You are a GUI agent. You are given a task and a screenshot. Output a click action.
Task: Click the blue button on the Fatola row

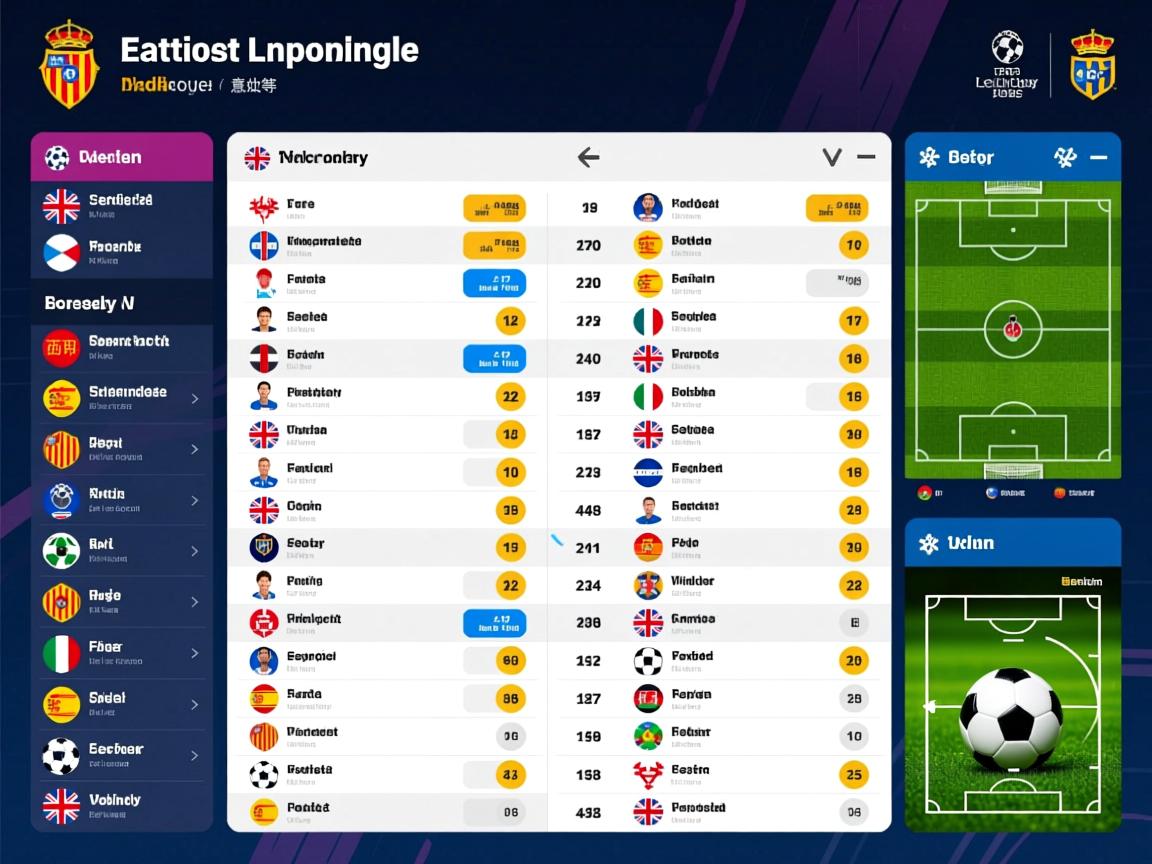pos(494,283)
